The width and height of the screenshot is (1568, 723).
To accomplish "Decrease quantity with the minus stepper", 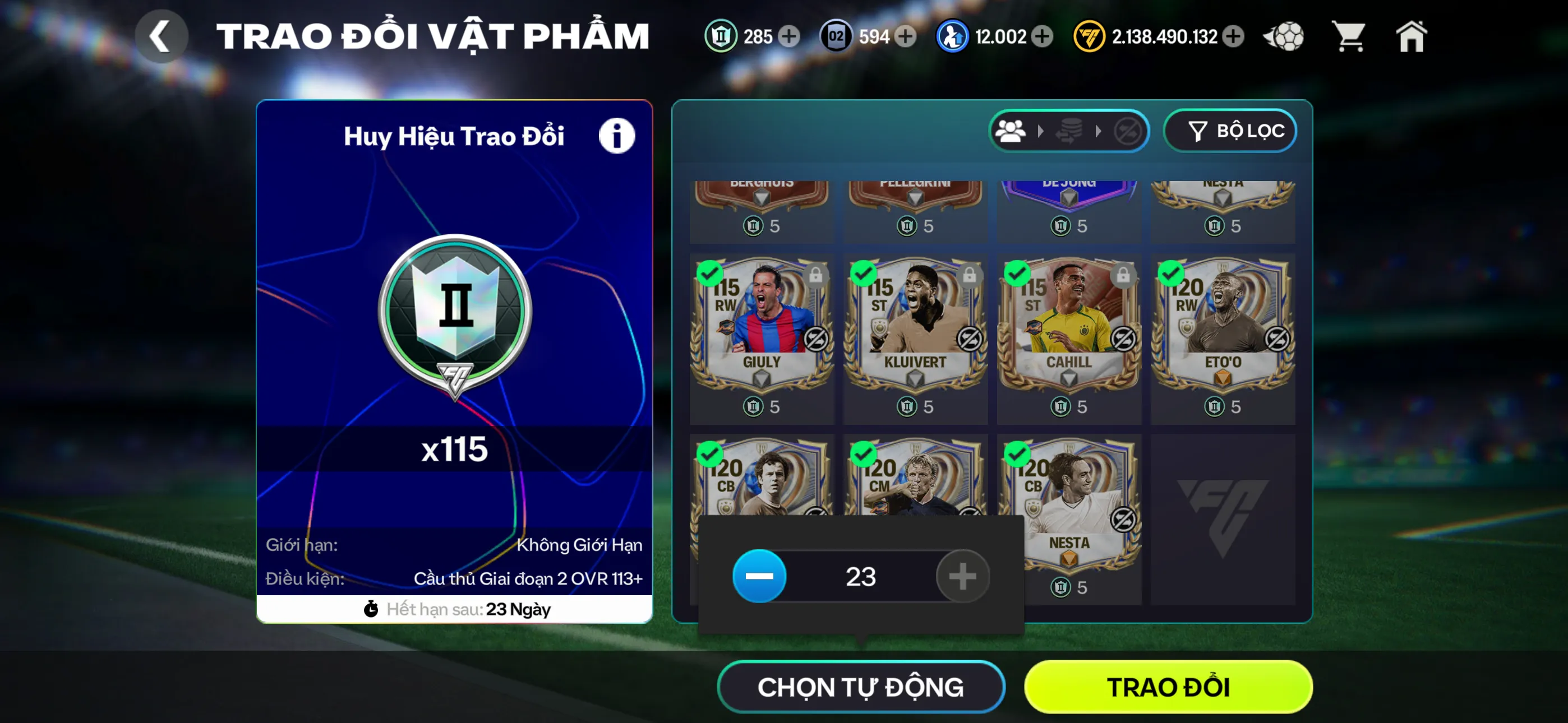I will tap(759, 576).
